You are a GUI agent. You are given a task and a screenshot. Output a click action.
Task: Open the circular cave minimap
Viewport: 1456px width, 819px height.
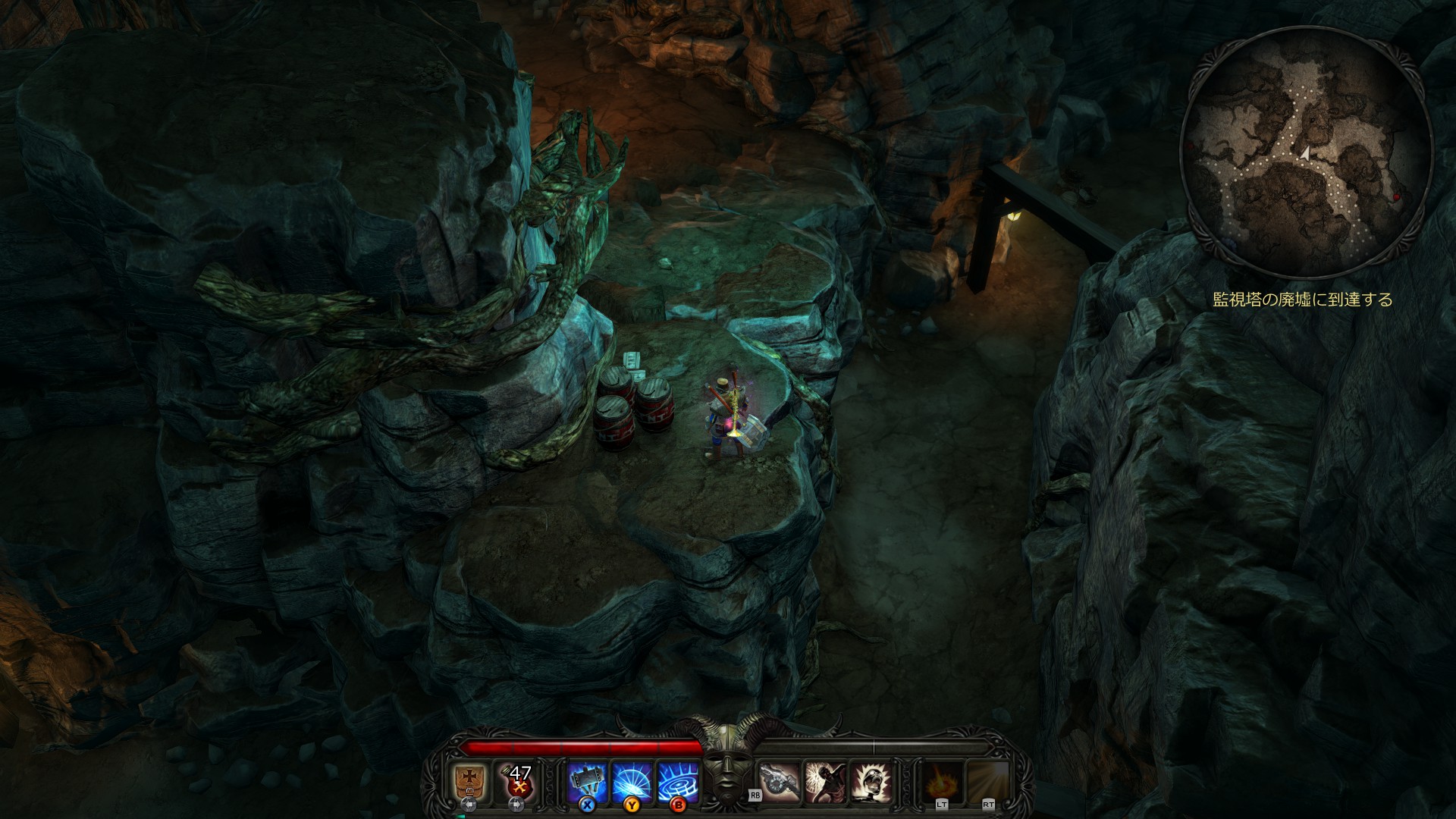[x=1306, y=152]
